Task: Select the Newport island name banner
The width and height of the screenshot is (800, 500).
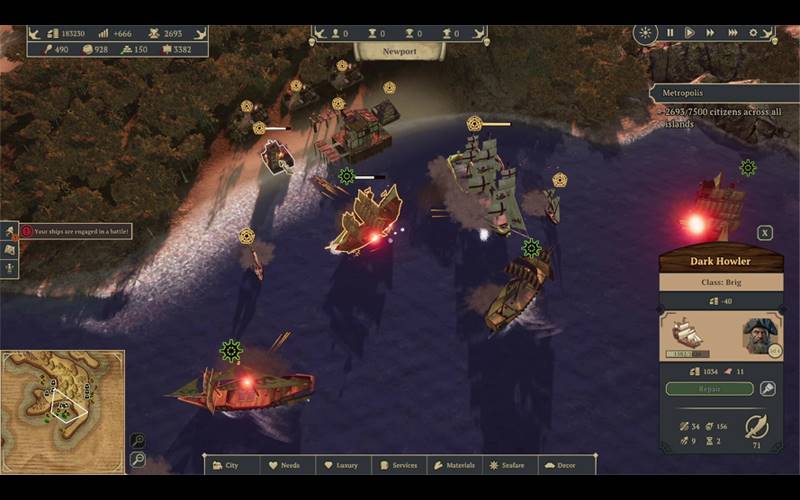Action: click(399, 51)
